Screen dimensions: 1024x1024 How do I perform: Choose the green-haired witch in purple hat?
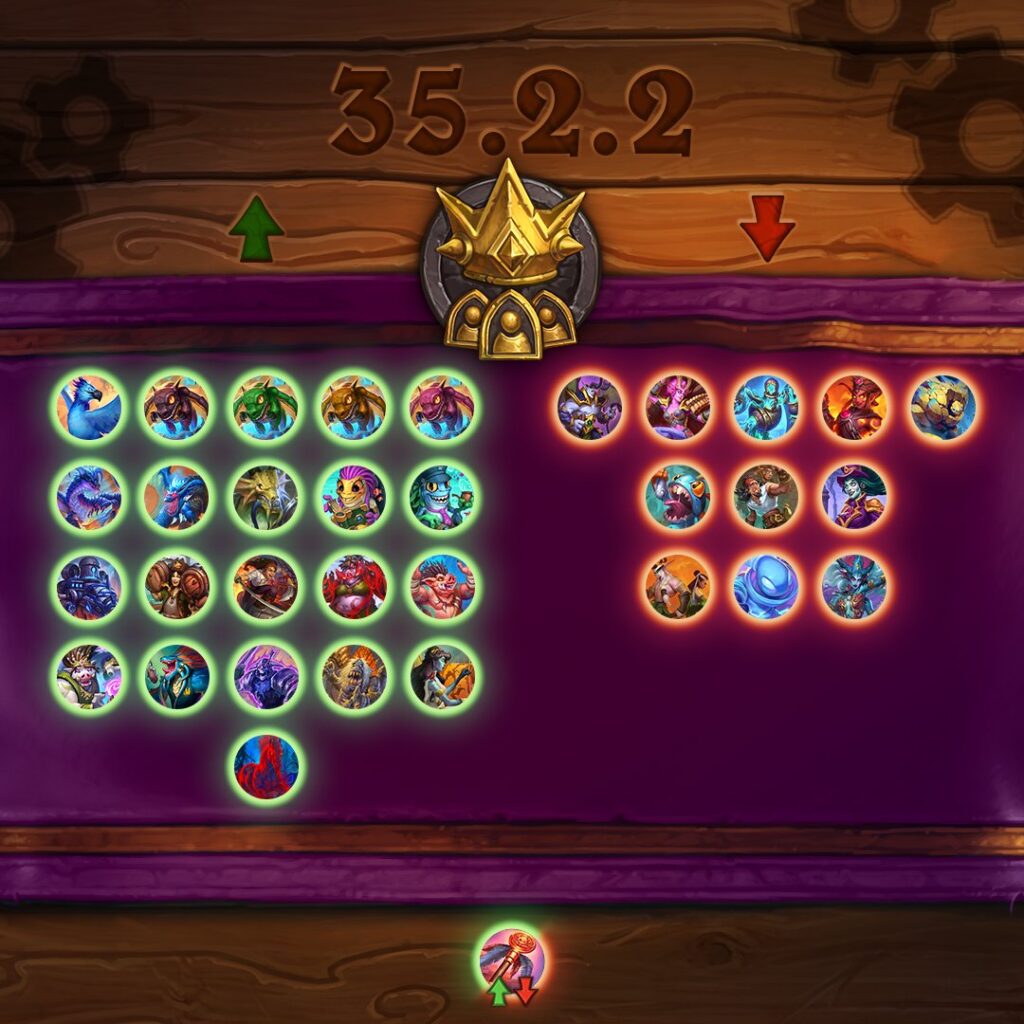(x=854, y=497)
